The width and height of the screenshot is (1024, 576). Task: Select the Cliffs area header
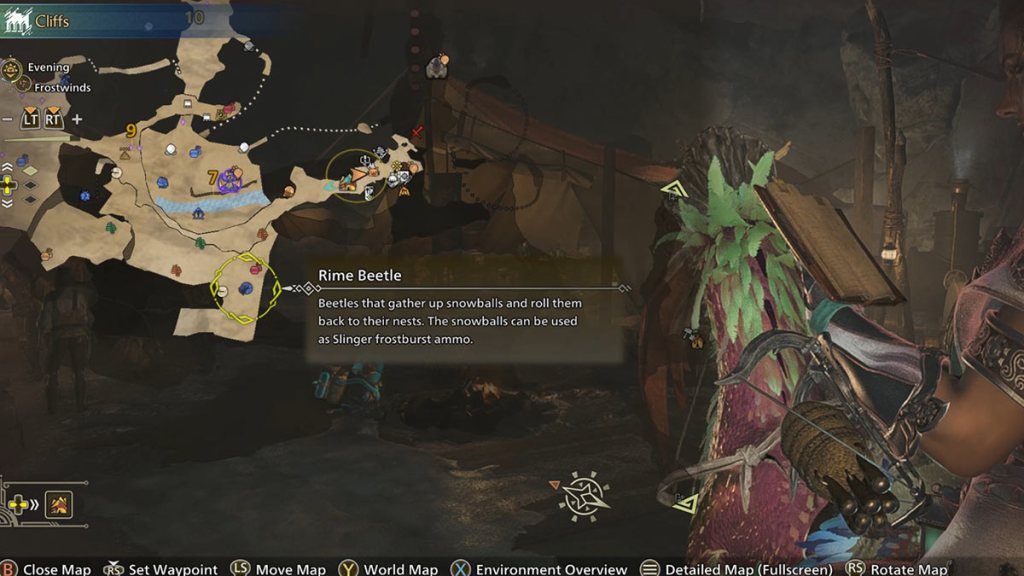(51, 20)
